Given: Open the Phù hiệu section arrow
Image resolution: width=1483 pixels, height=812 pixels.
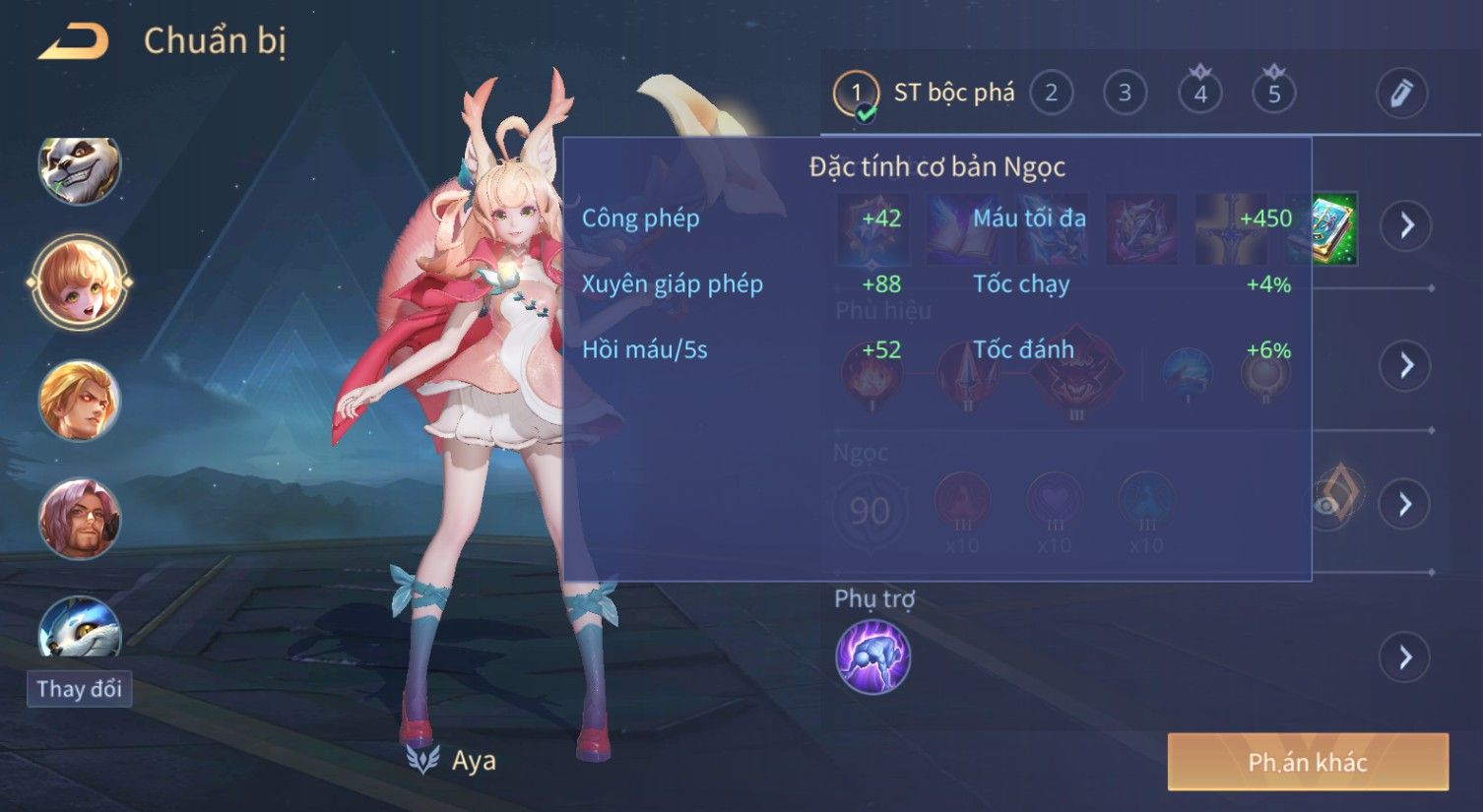Looking at the screenshot, I should 1405,365.
